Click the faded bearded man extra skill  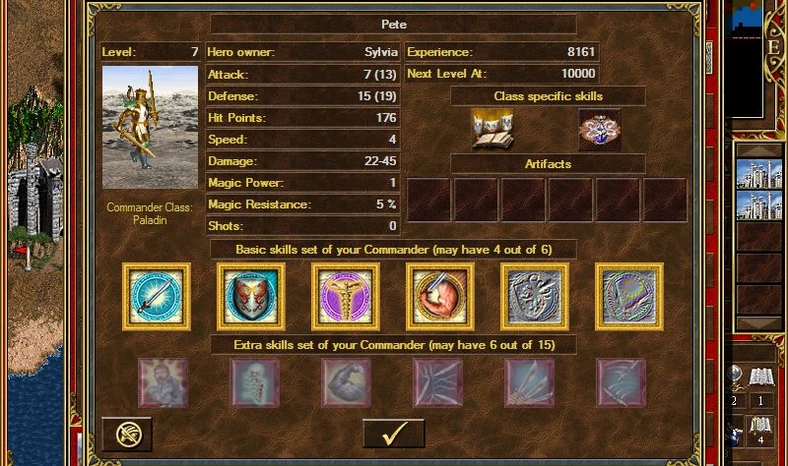tap(162, 383)
